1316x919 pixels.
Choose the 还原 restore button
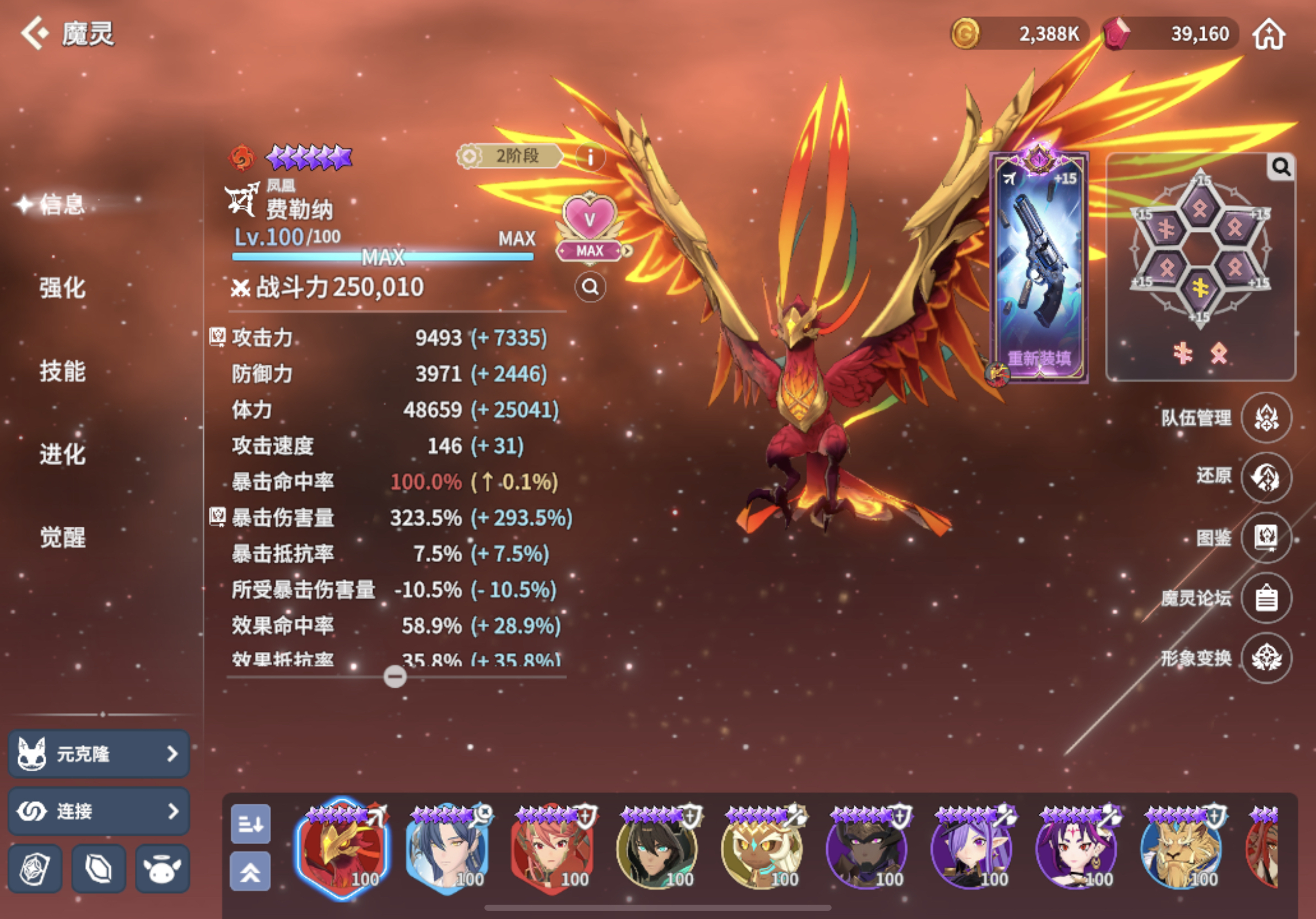(1265, 477)
